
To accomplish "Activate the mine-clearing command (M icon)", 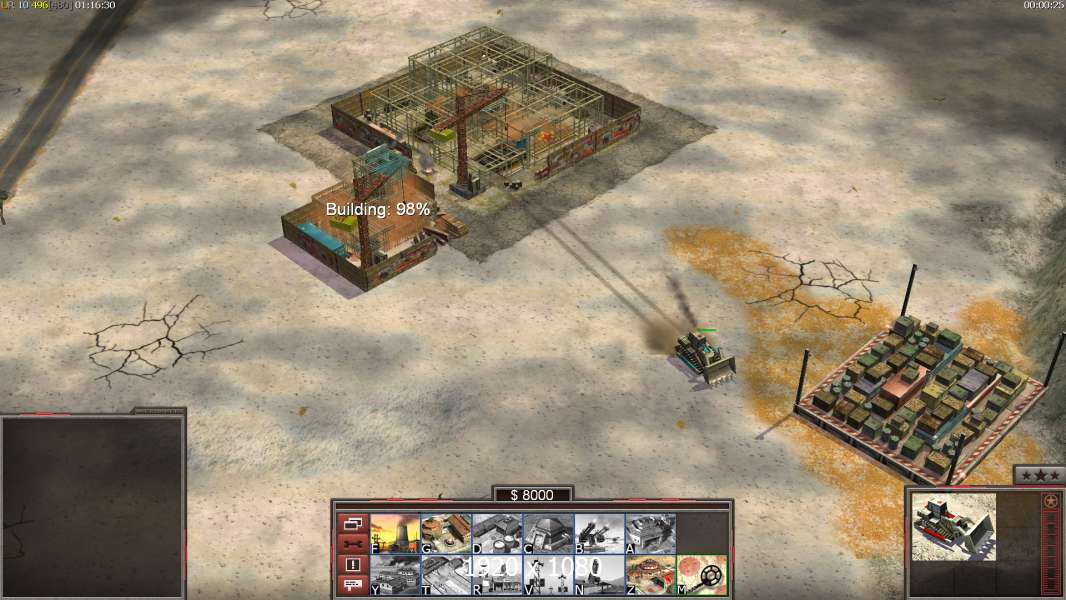I will (702, 575).
